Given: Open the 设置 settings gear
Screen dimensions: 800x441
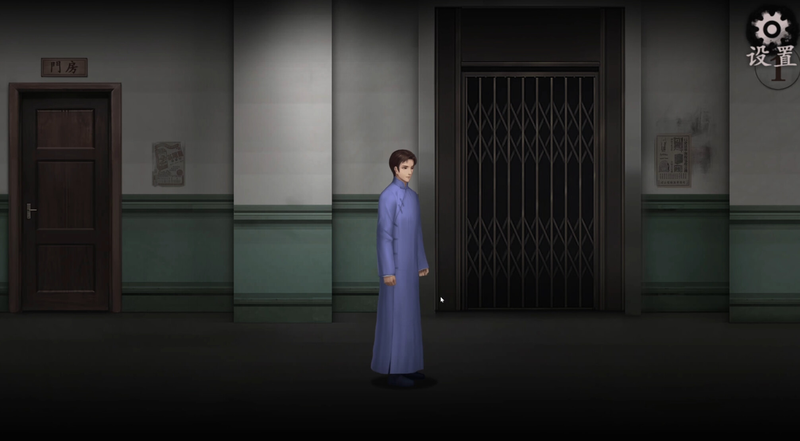Looking at the screenshot, I should pyautogui.click(x=772, y=30).
